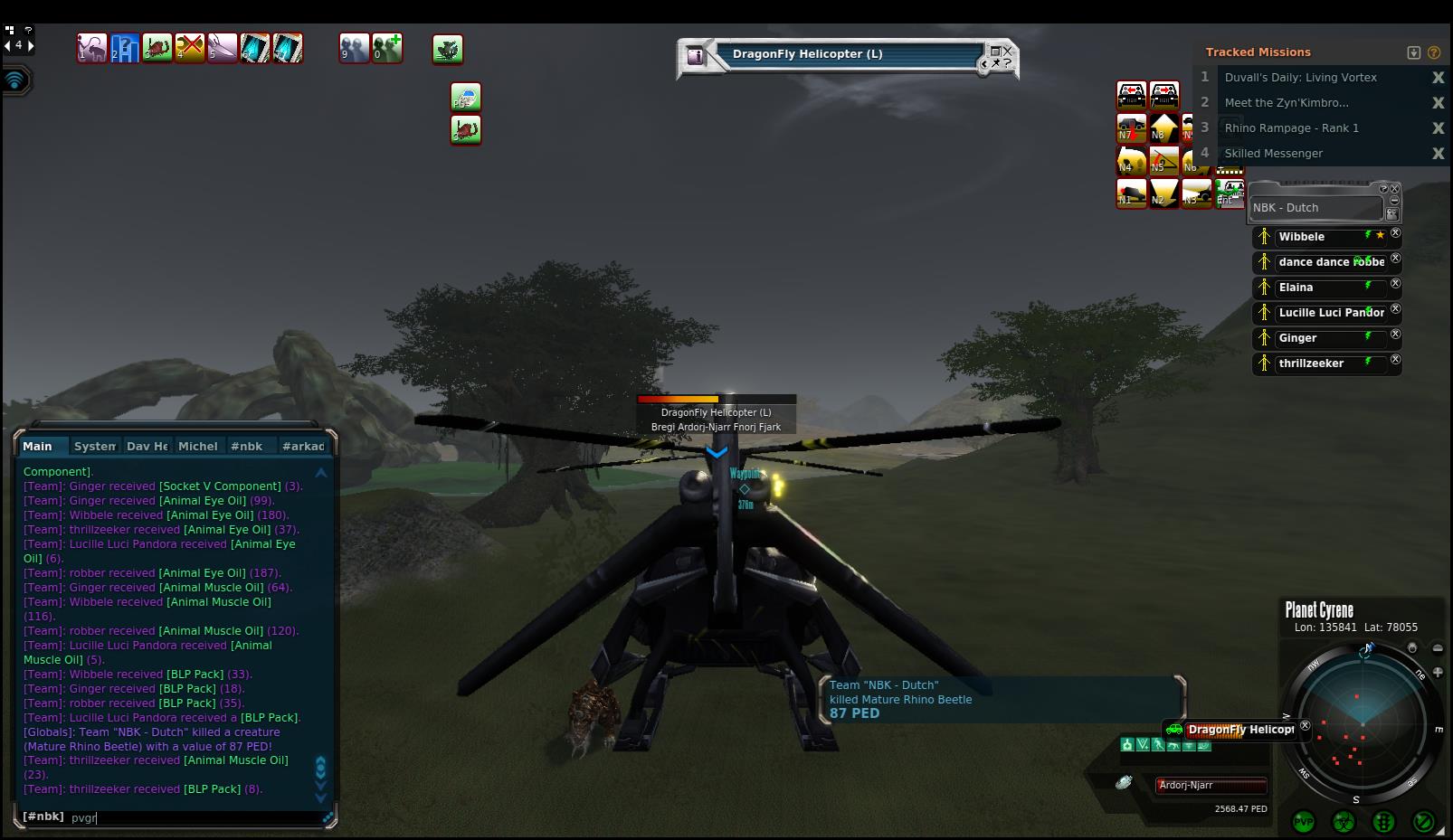Screen dimensions: 1453x840
Task: Remove Duvall's Daily: Living Vortex tracked mission
Action: click(x=1438, y=78)
